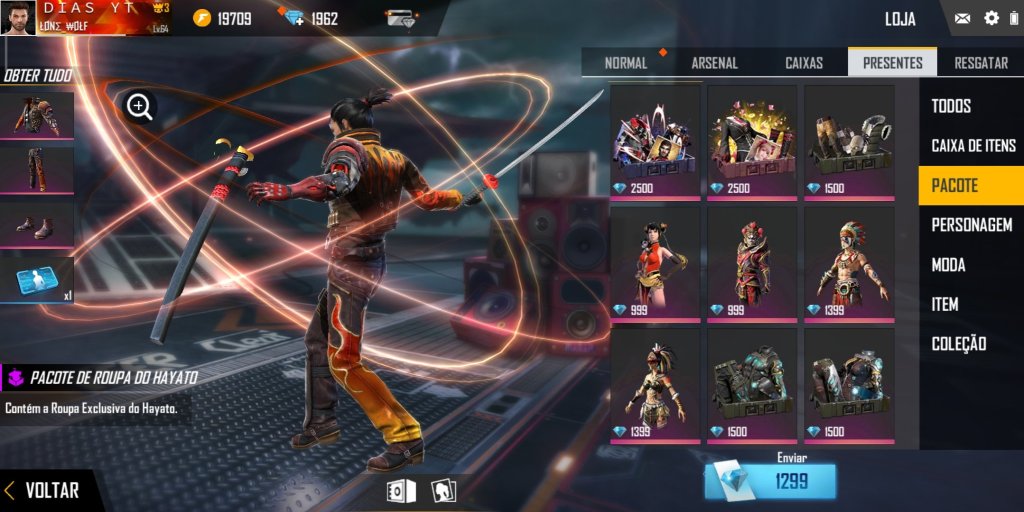The height and width of the screenshot is (512, 1024).
Task: Open the Personagem category
Action: click(971, 225)
